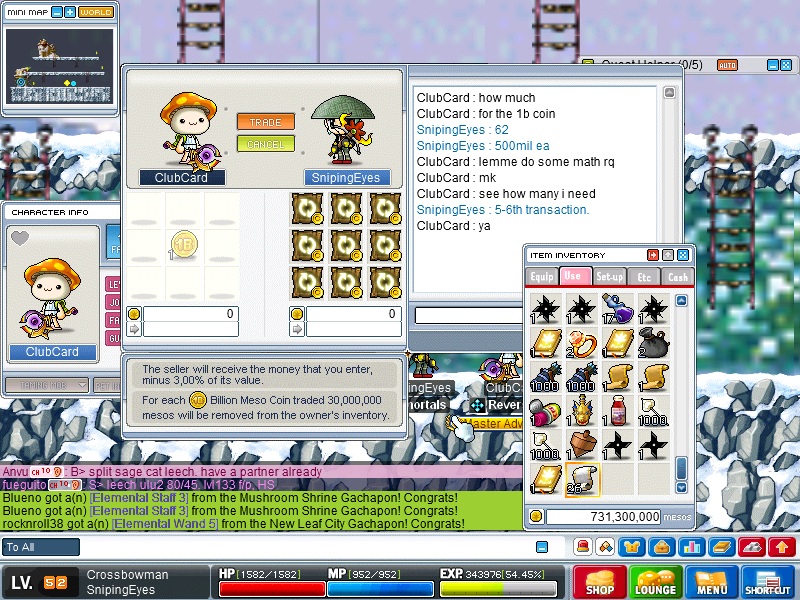Cancel the trade with ClubCard

click(265, 144)
